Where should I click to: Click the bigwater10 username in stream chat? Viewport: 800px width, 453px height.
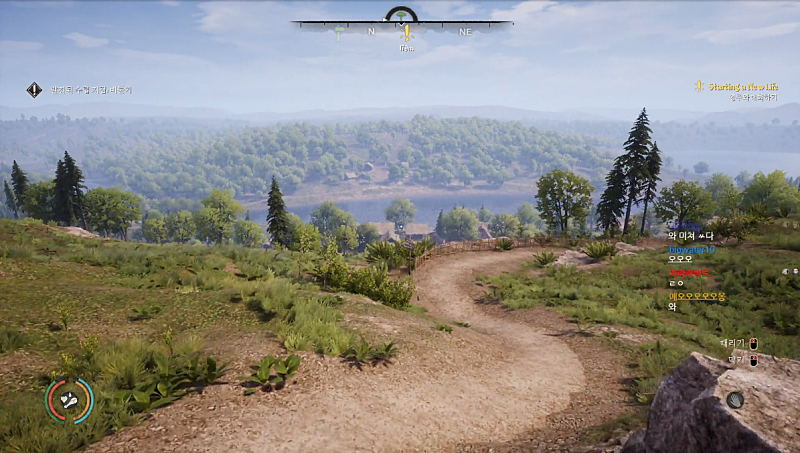tap(692, 249)
